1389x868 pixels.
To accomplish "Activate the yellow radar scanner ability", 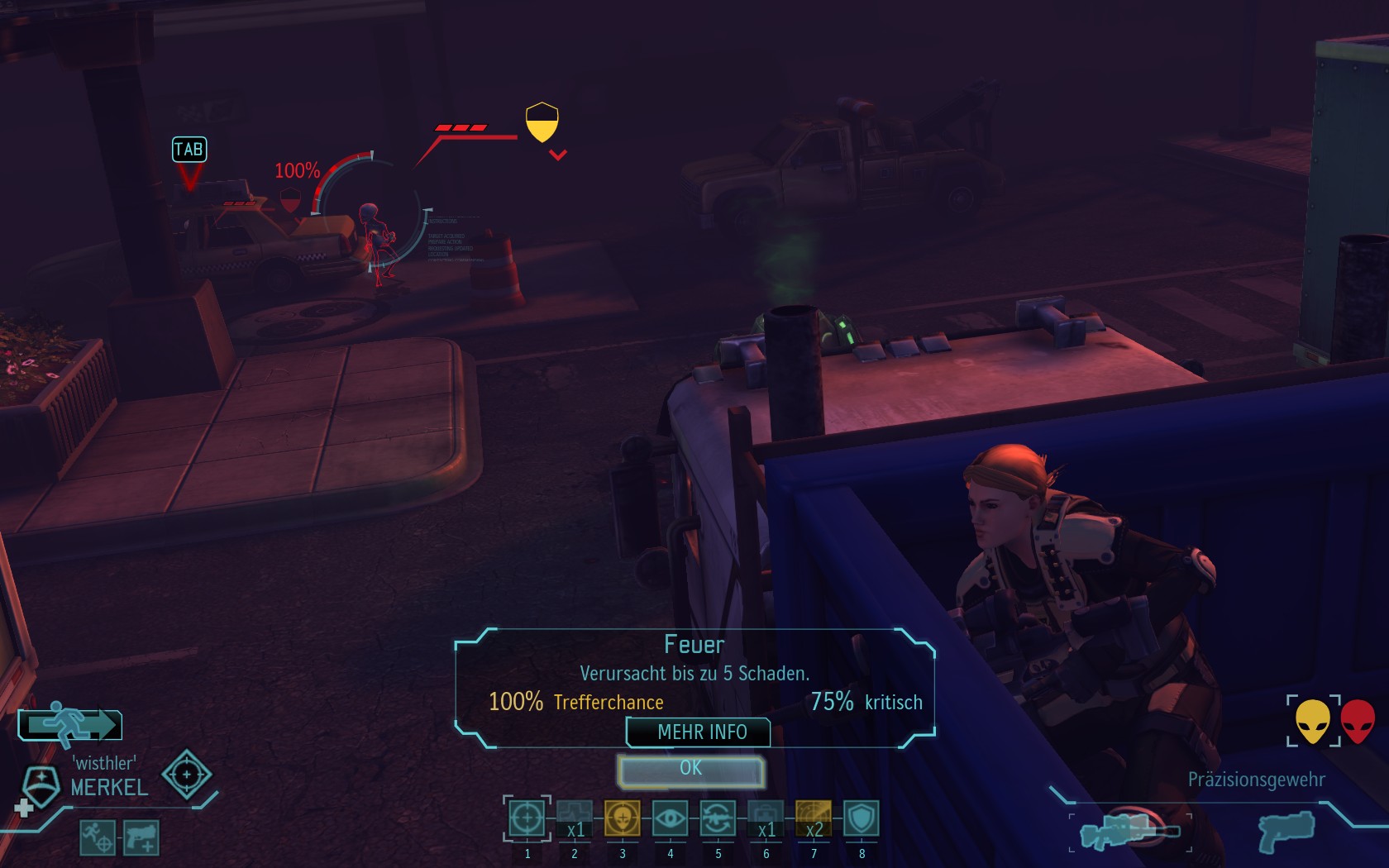I will [814, 818].
